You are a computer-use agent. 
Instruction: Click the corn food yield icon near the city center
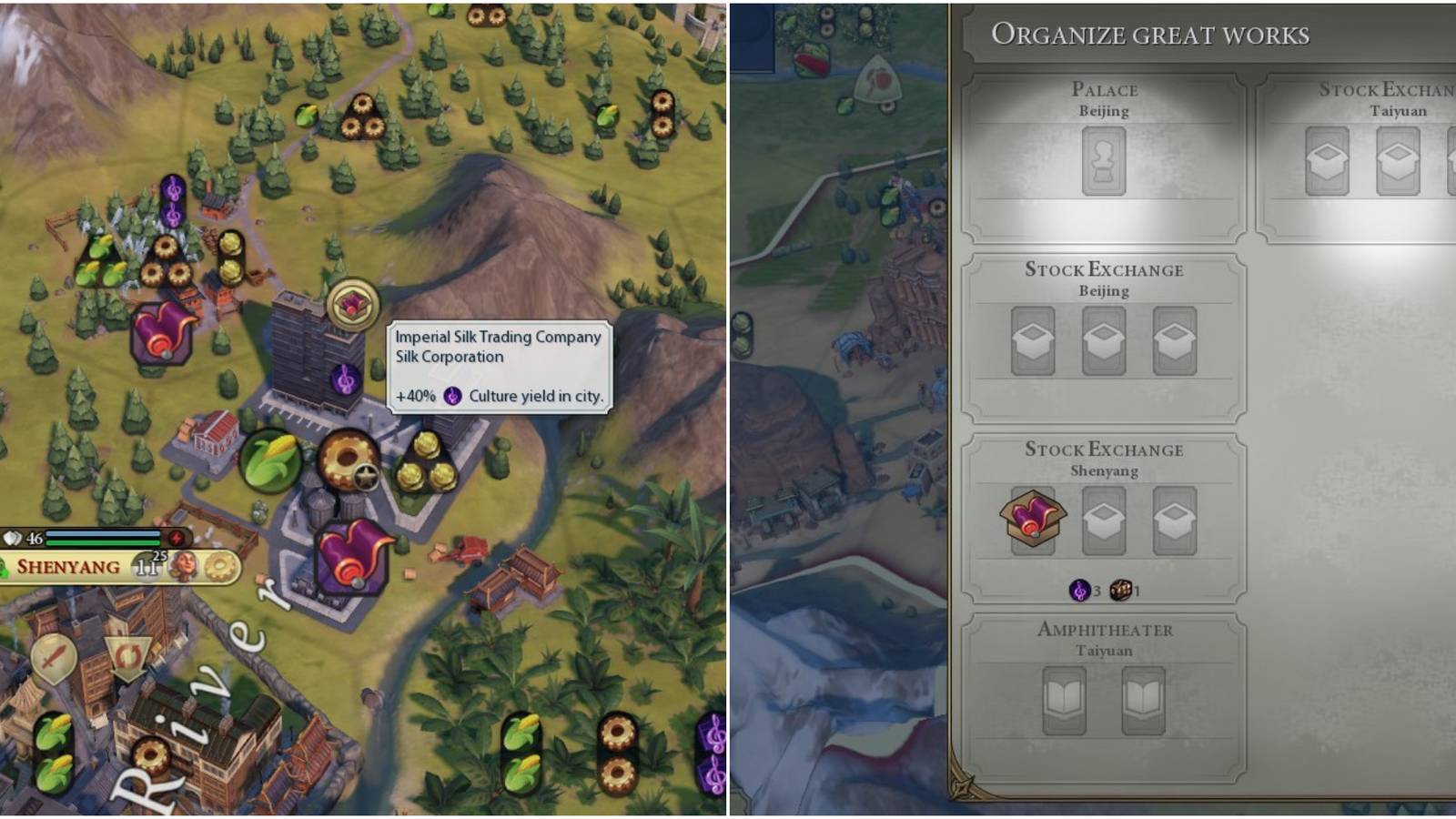point(274,459)
